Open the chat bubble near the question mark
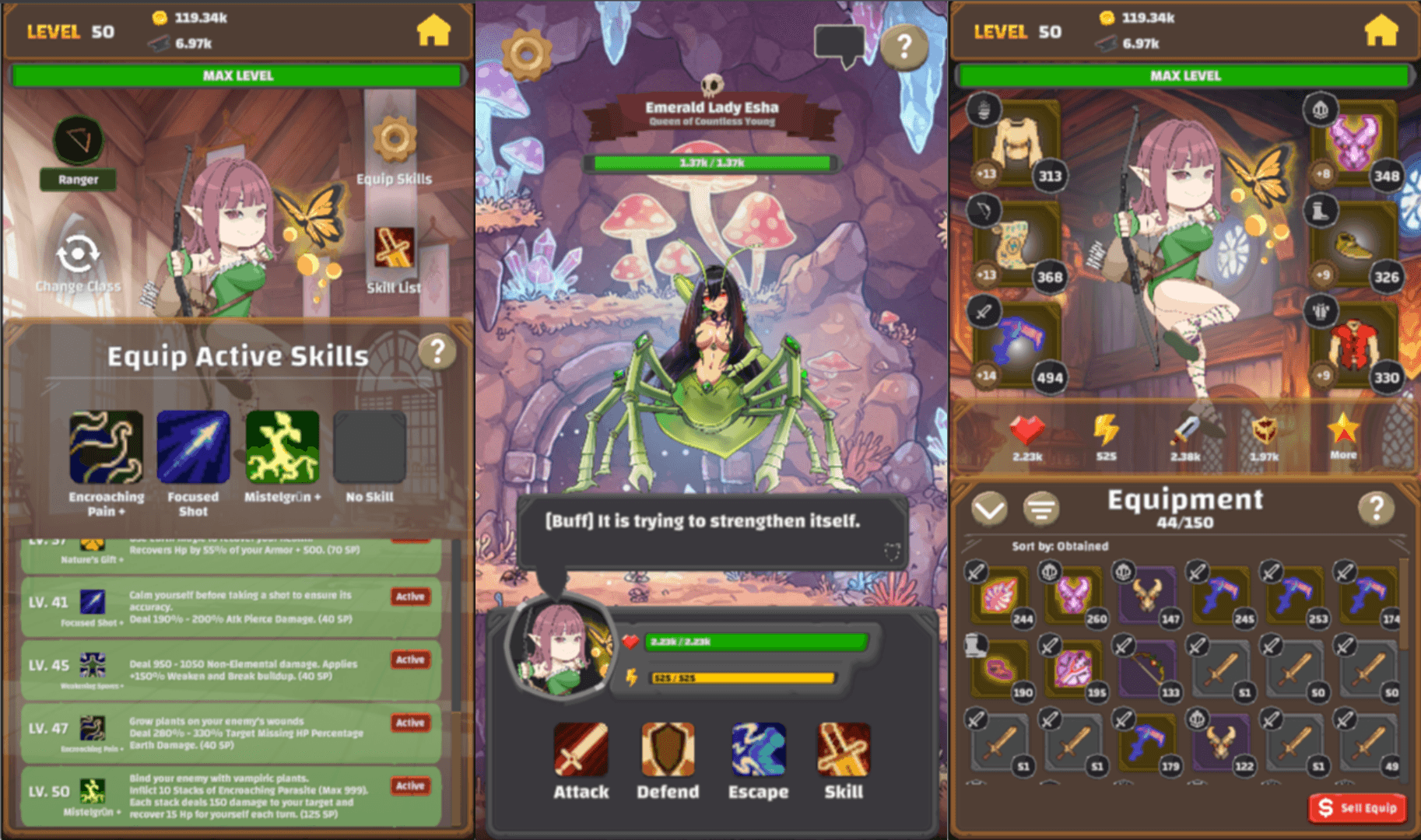Viewport: 1421px width, 840px height. [840, 40]
